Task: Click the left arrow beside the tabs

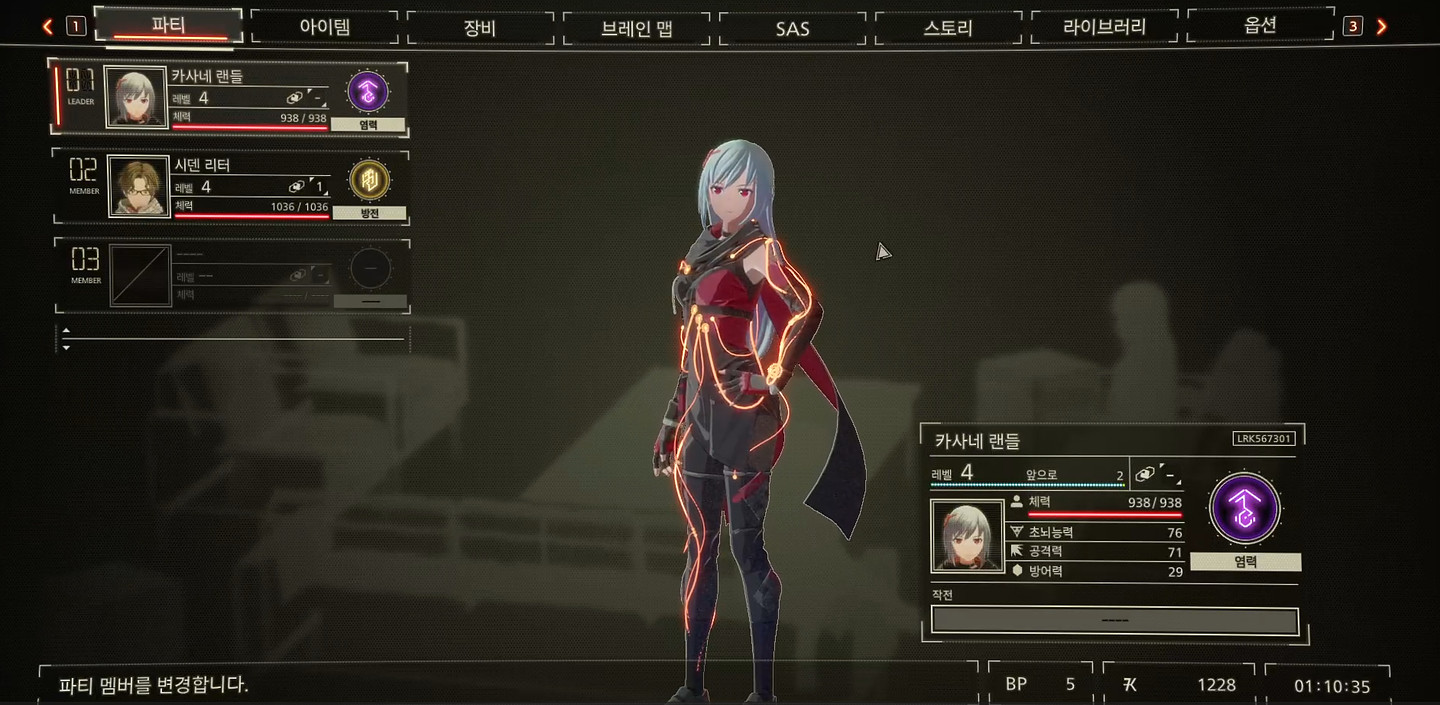Action: (48, 27)
